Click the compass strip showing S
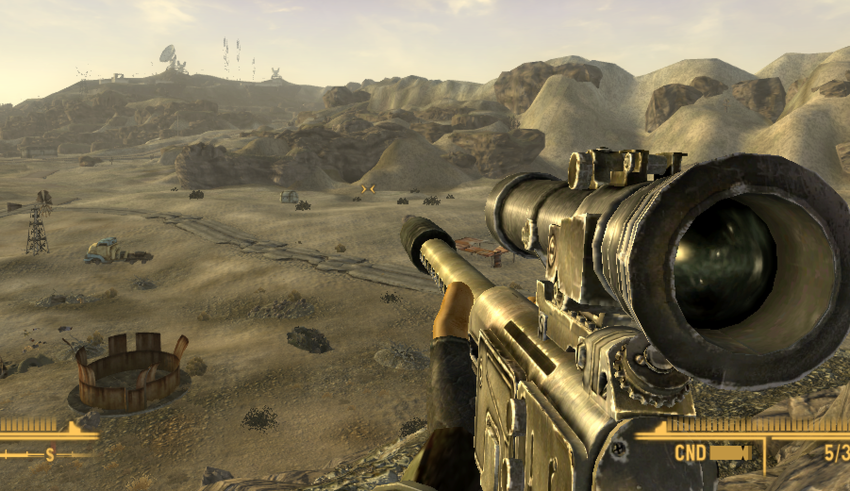850x491 pixels. [x=47, y=453]
